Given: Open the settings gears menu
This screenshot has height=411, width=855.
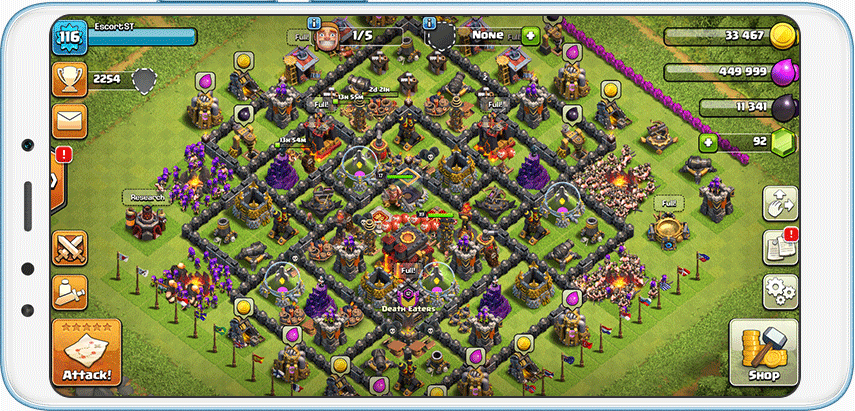Looking at the screenshot, I should (780, 291).
